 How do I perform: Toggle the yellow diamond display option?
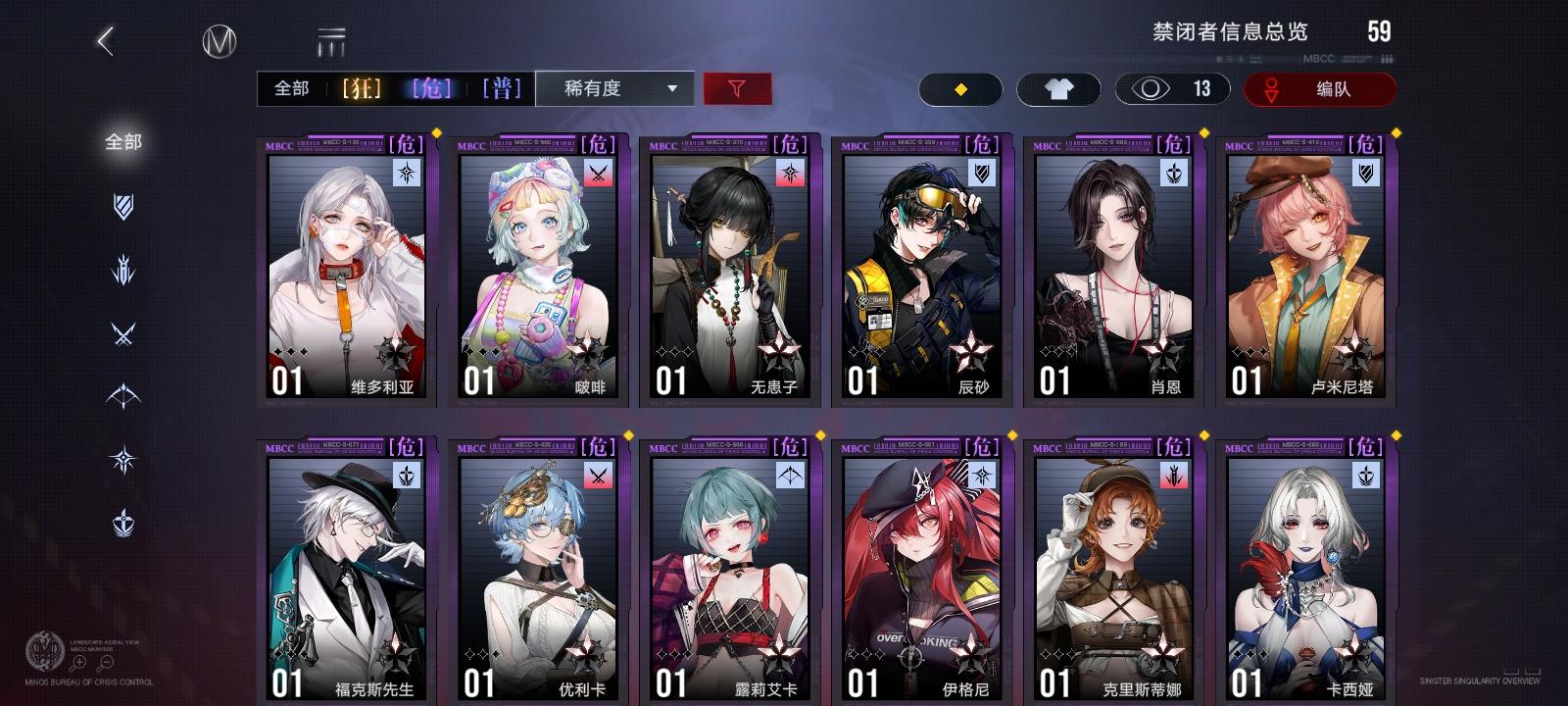[x=960, y=88]
